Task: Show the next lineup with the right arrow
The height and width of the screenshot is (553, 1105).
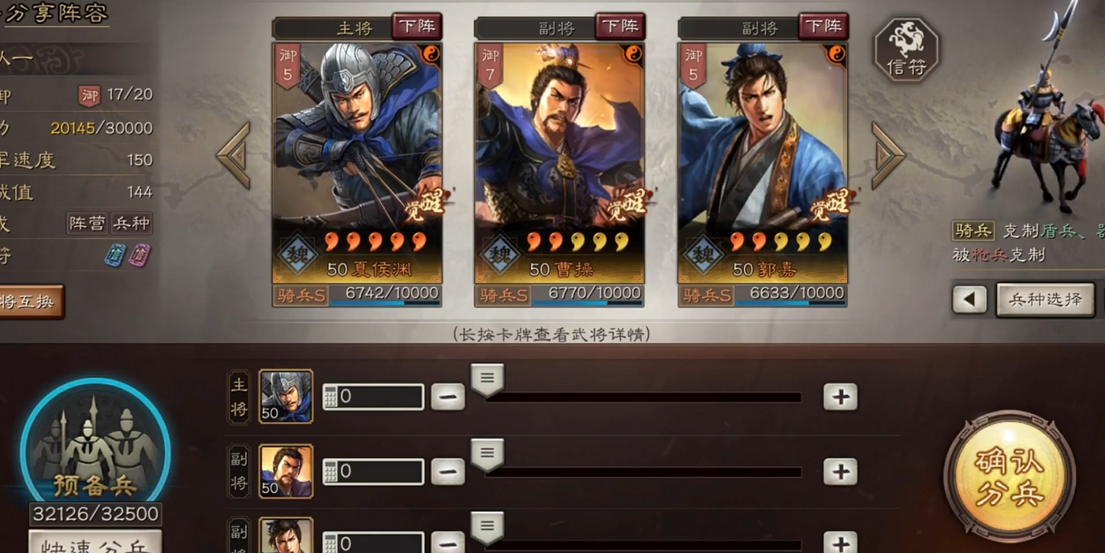Action: coord(887,155)
